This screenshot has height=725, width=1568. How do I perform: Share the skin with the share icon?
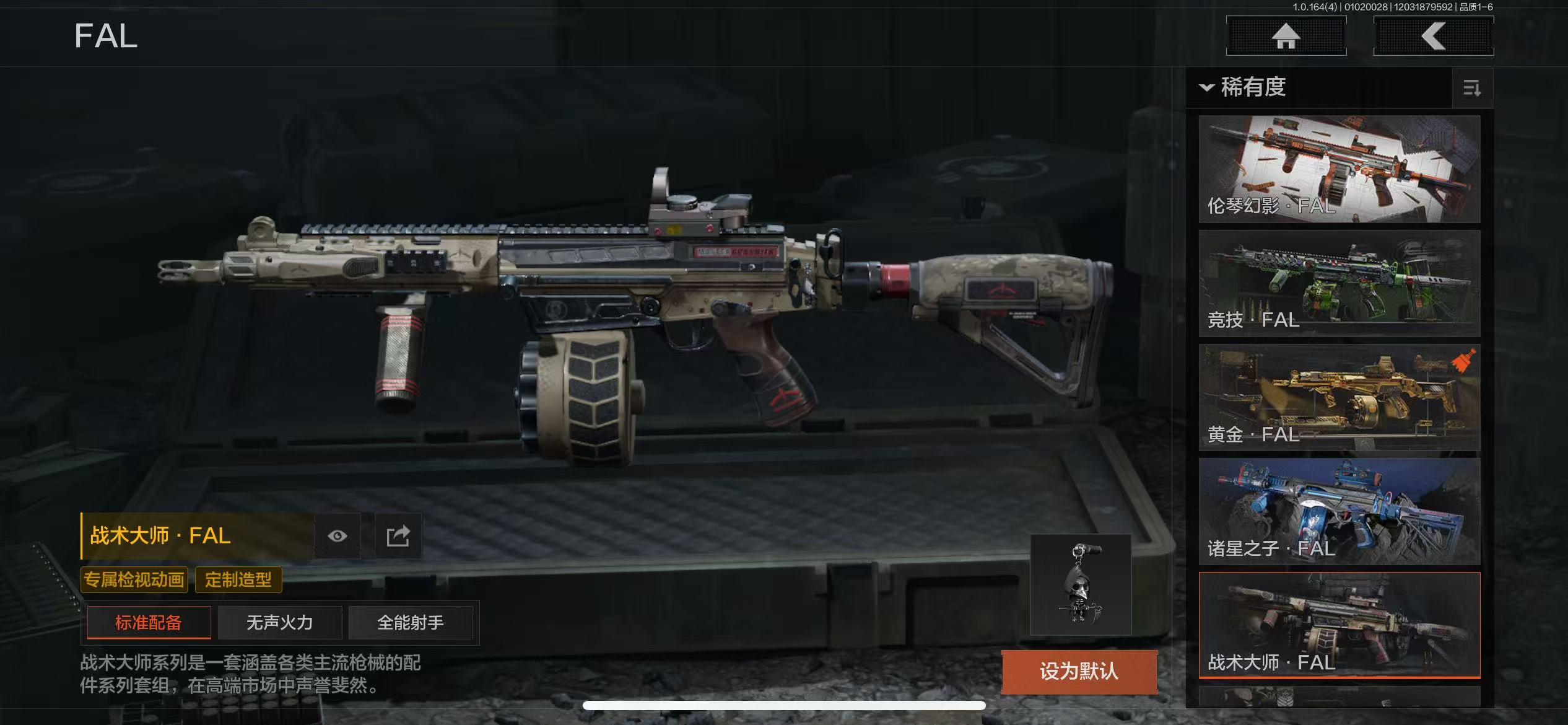(398, 536)
